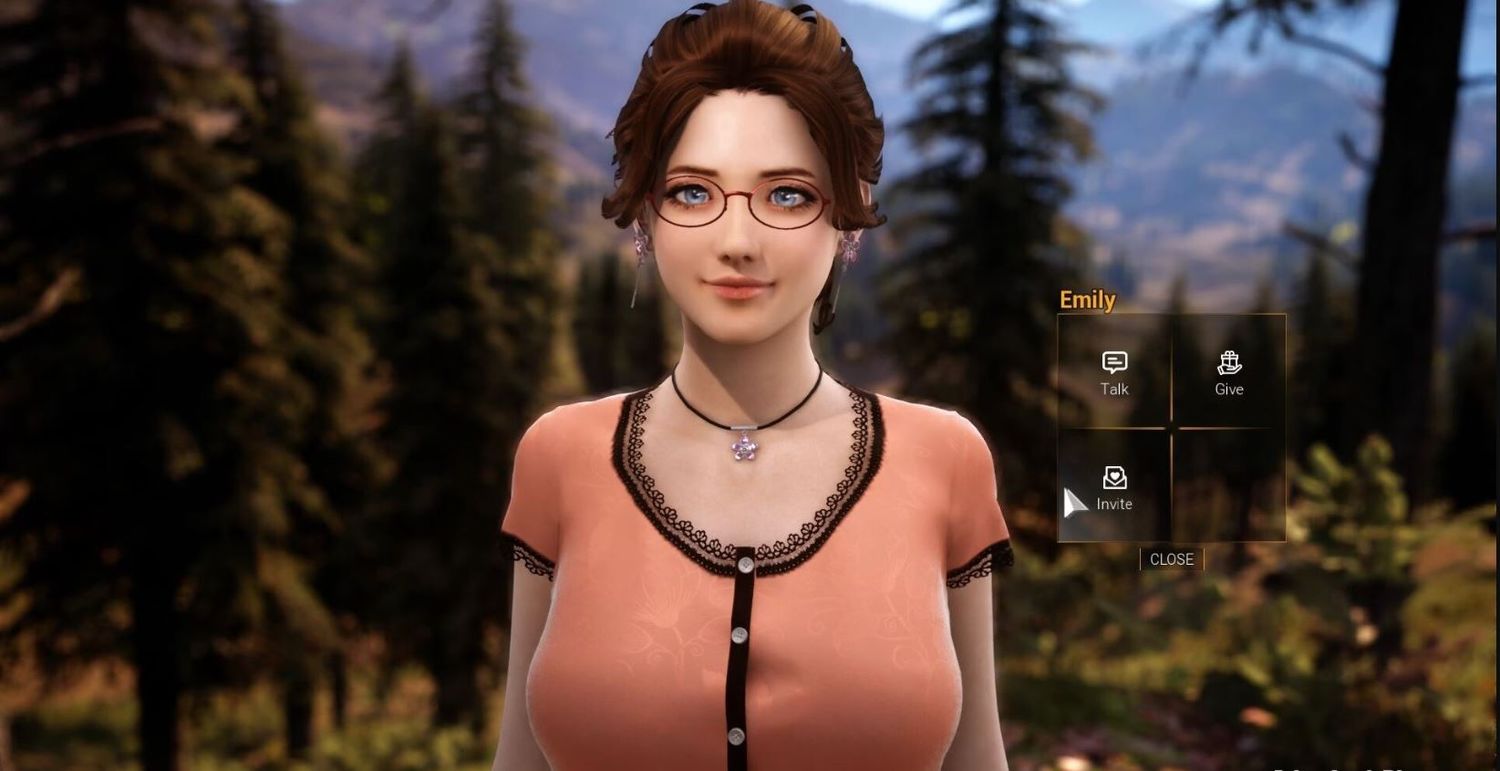Close the Emily interaction menu

[1171, 560]
